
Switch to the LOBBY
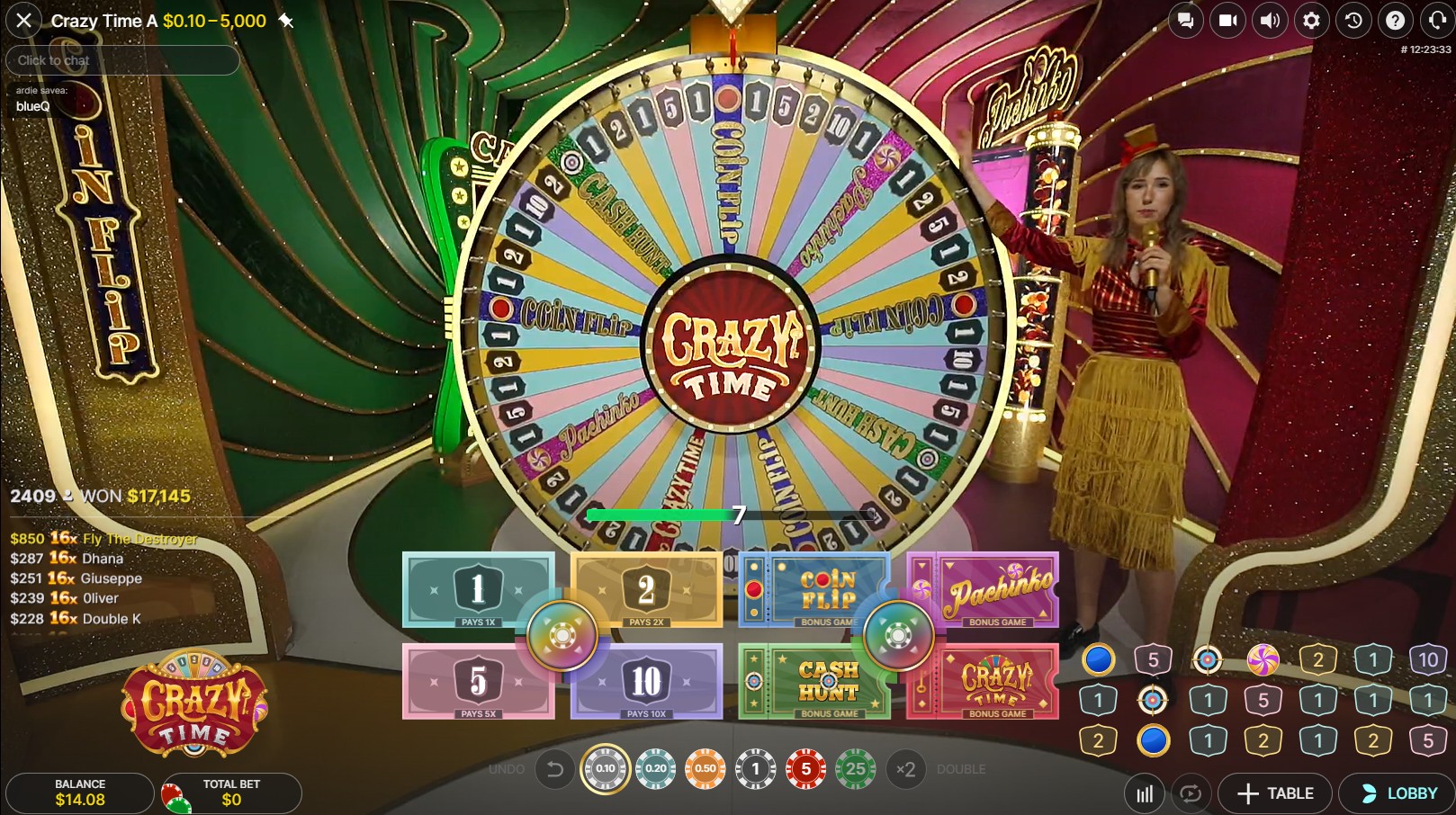[x=1400, y=793]
